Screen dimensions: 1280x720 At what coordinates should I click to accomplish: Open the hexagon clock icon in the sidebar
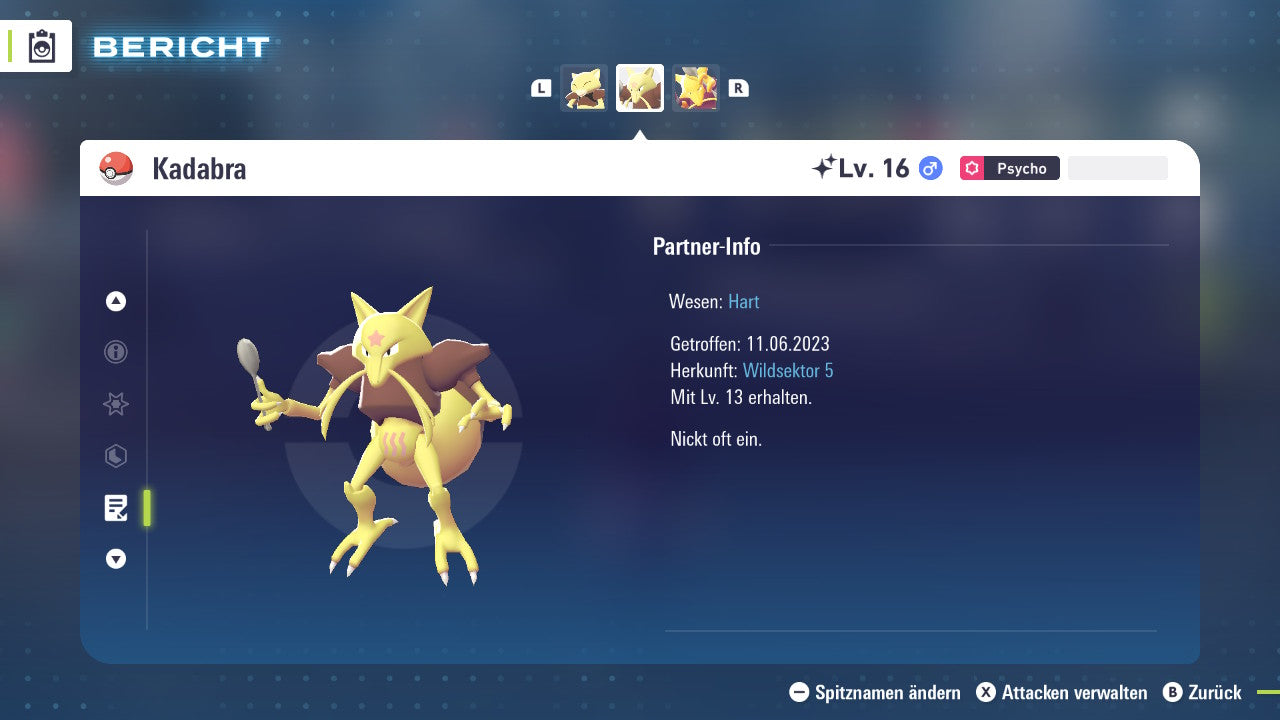(115, 456)
